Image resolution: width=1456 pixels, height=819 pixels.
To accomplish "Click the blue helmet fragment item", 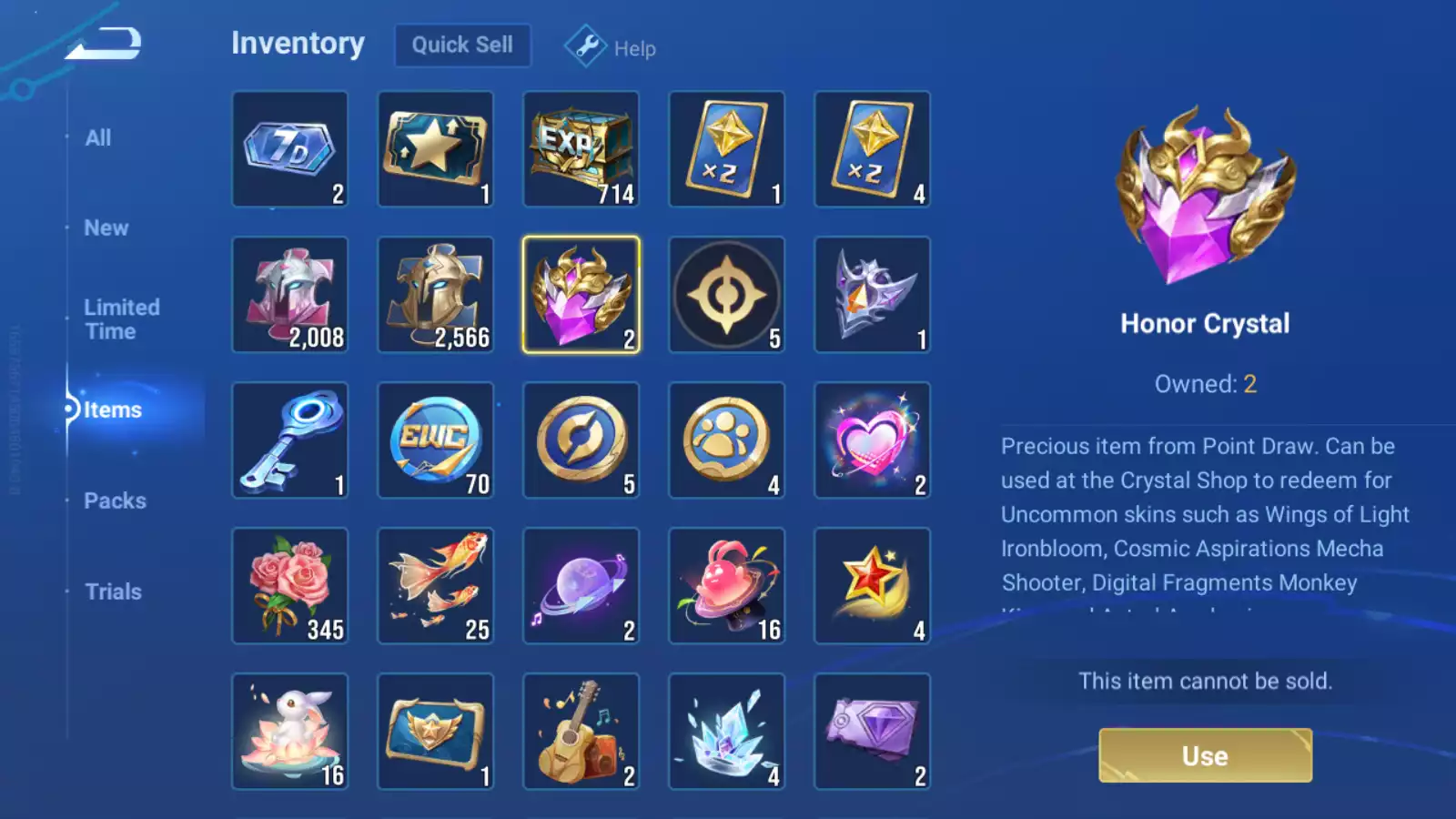I will [x=436, y=296].
